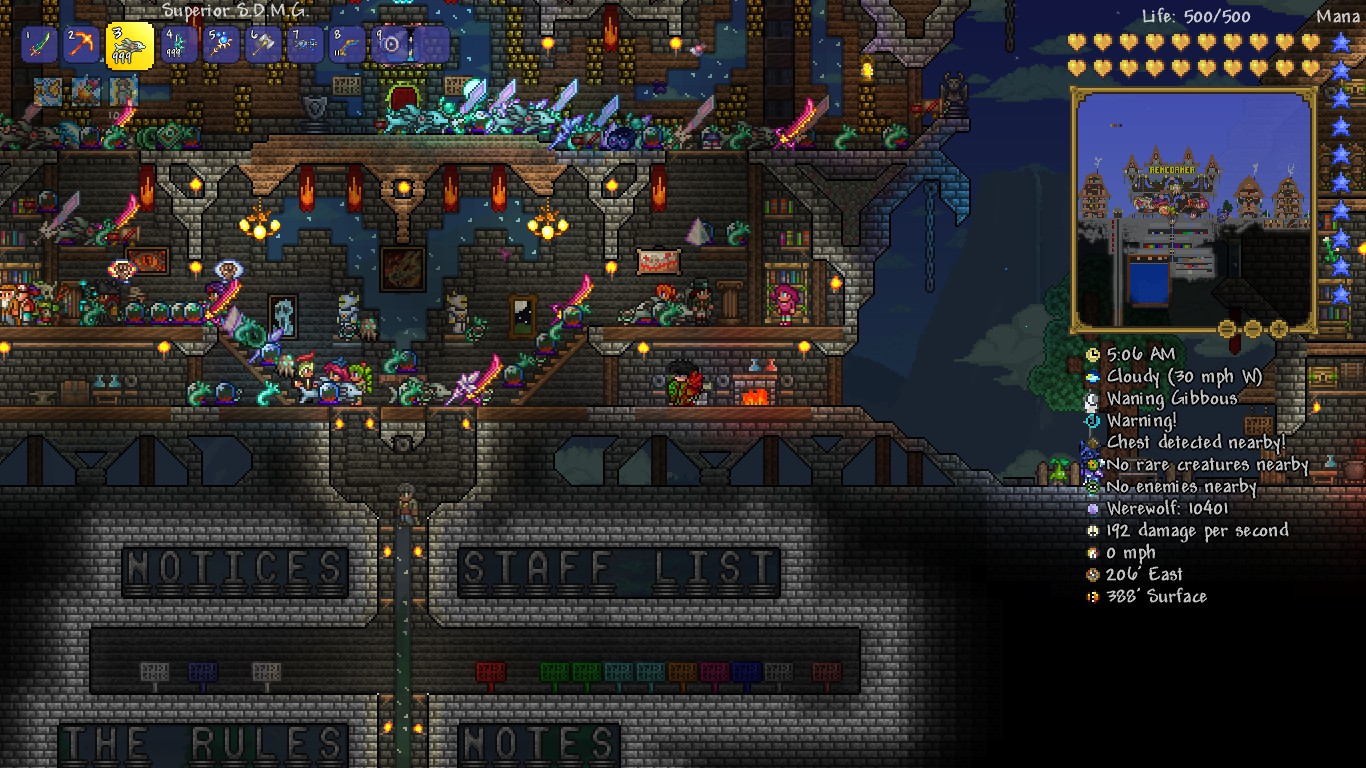Viewport: 1366px width, 768px height.
Task: Click the campfire buff icon
Action: click(86, 92)
